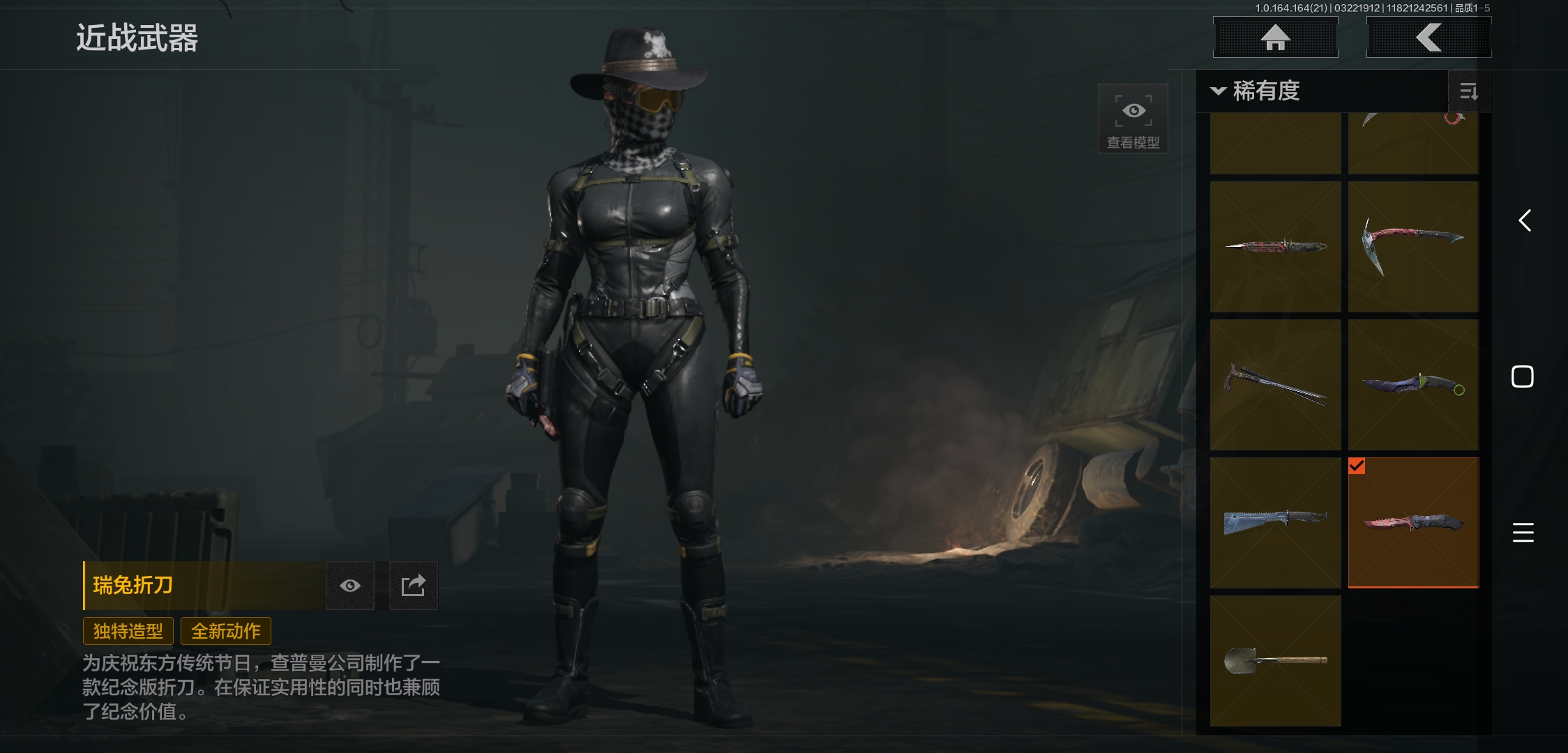
Task: Open the Android recent apps menu
Action: point(1523,533)
